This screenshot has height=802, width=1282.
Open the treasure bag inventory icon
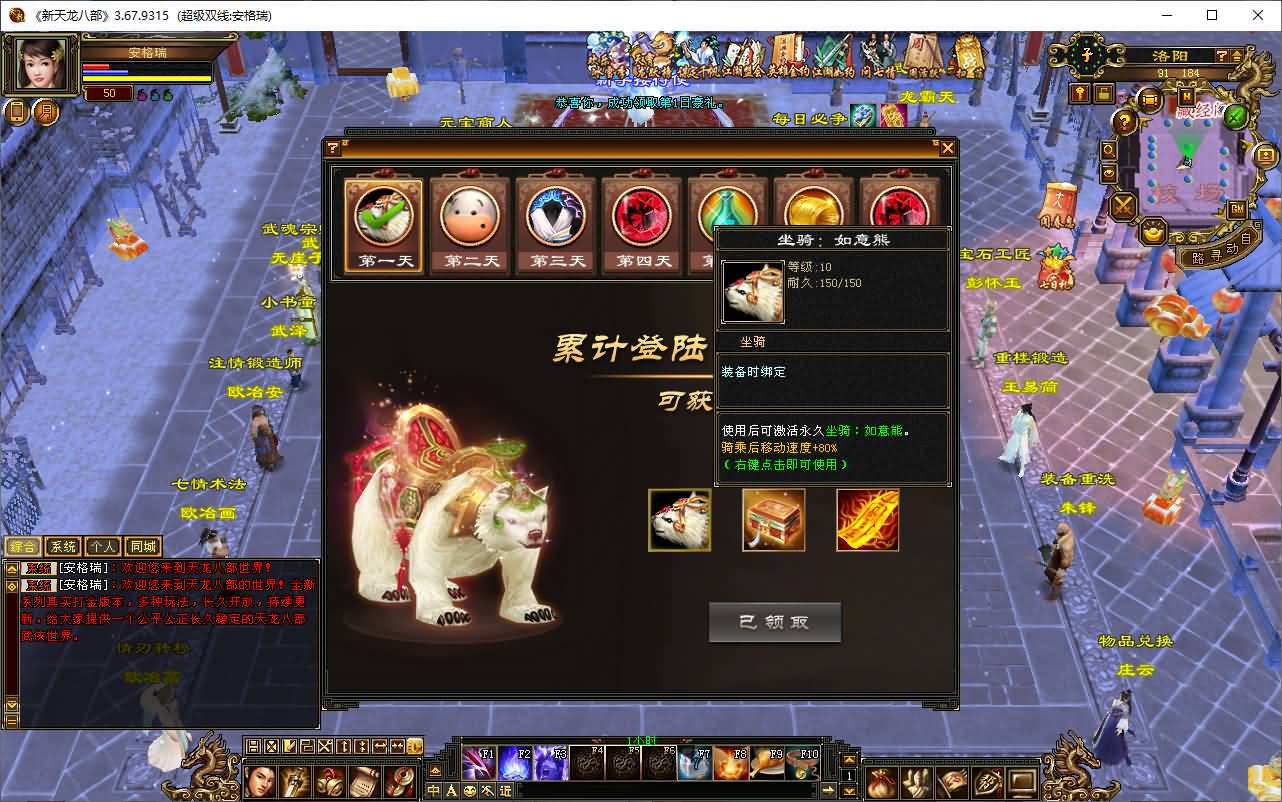coord(882,783)
